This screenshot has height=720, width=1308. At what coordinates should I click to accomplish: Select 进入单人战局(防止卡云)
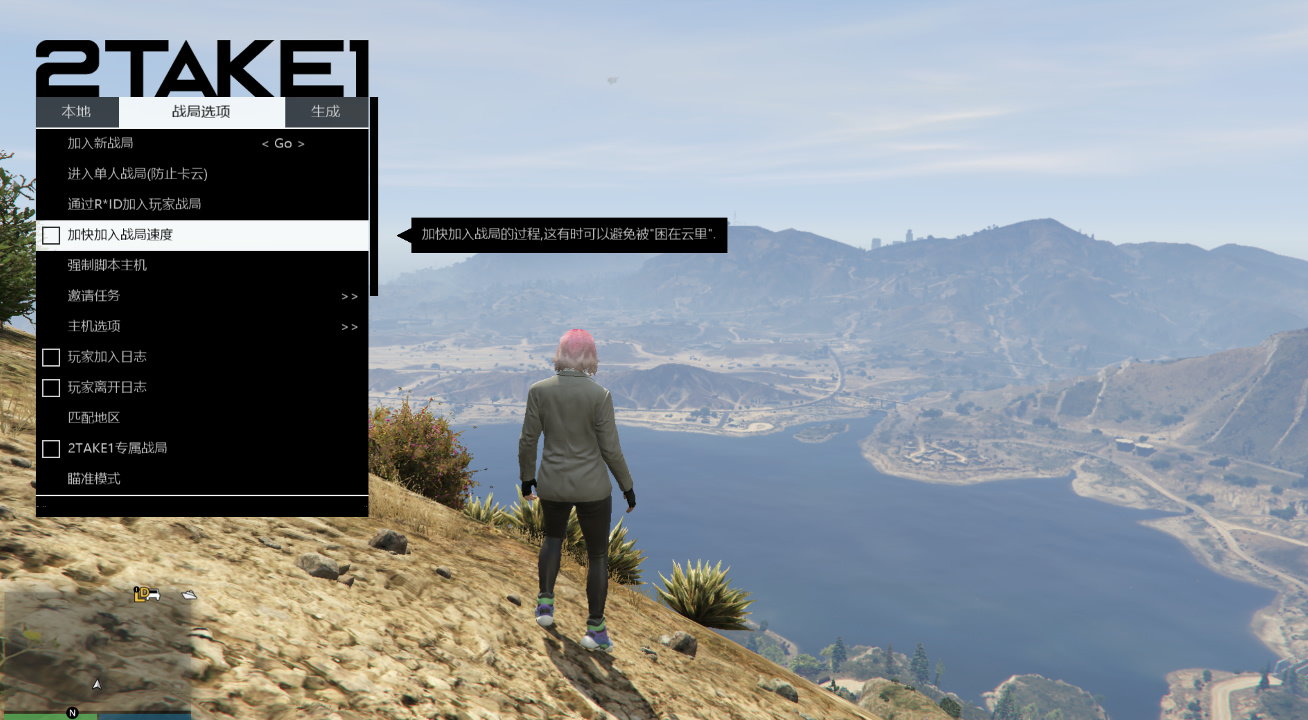pyautogui.click(x=137, y=174)
